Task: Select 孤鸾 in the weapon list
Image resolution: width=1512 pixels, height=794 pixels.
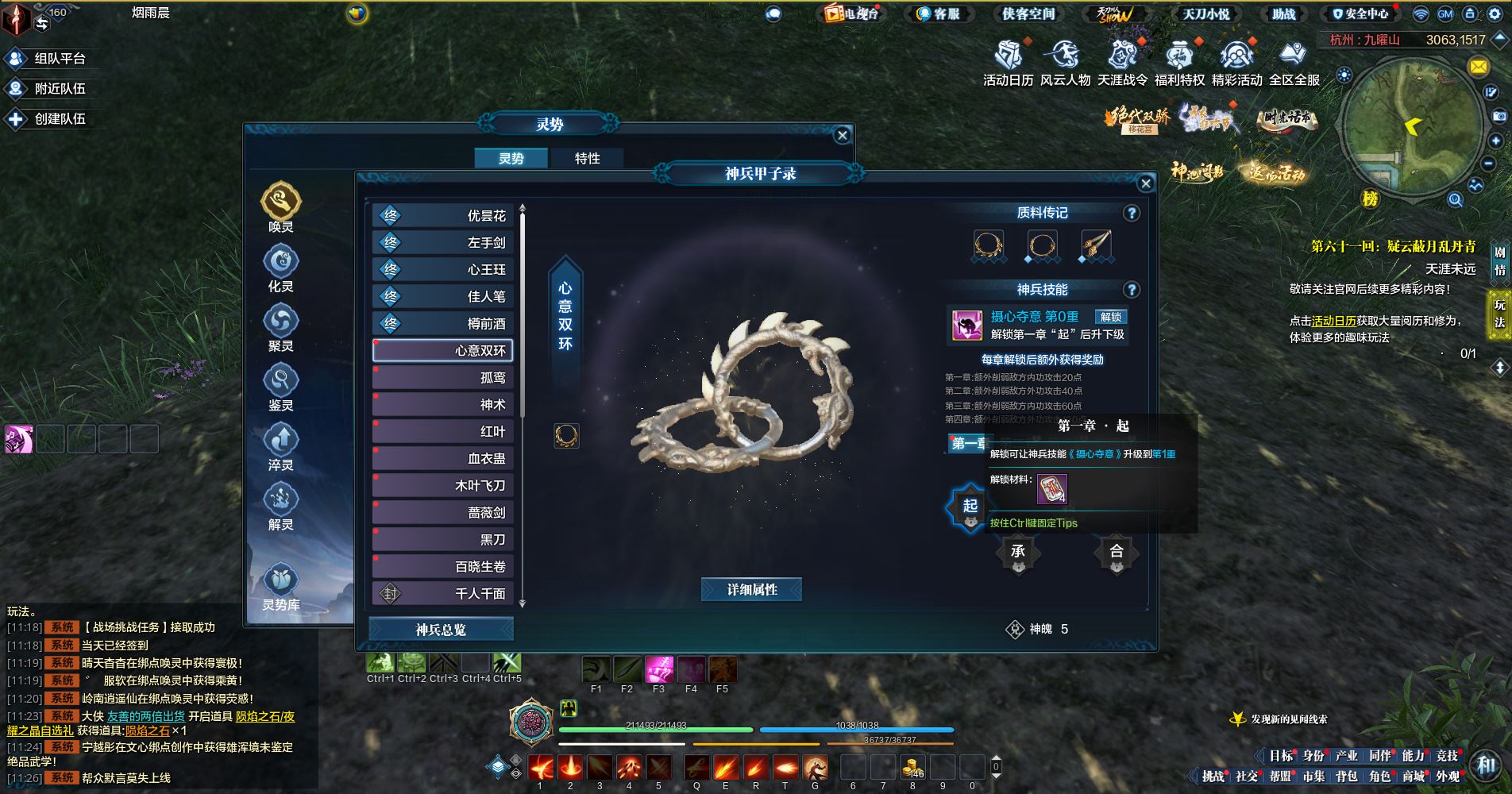Action: [443, 378]
